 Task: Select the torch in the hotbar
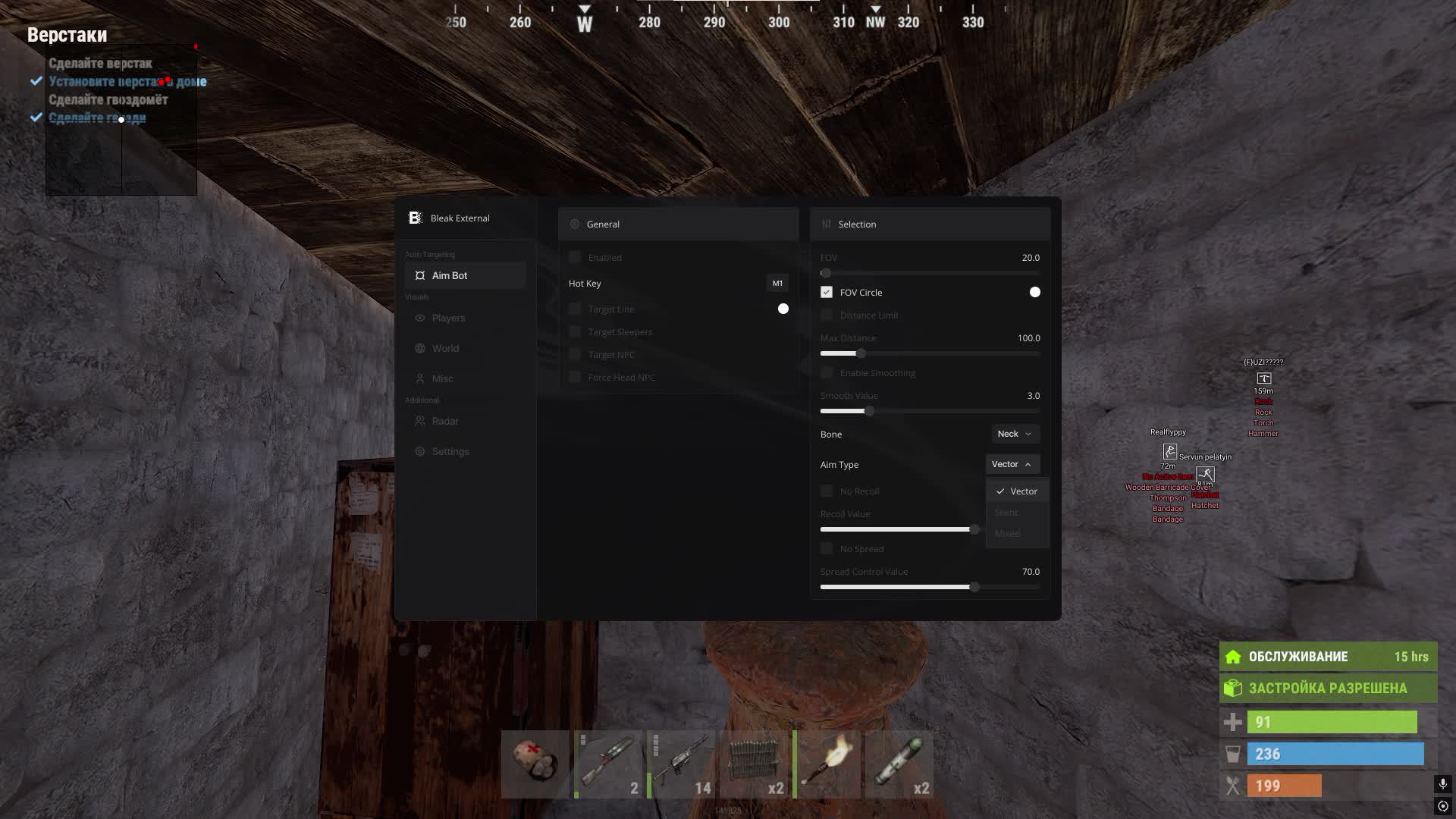click(x=827, y=764)
